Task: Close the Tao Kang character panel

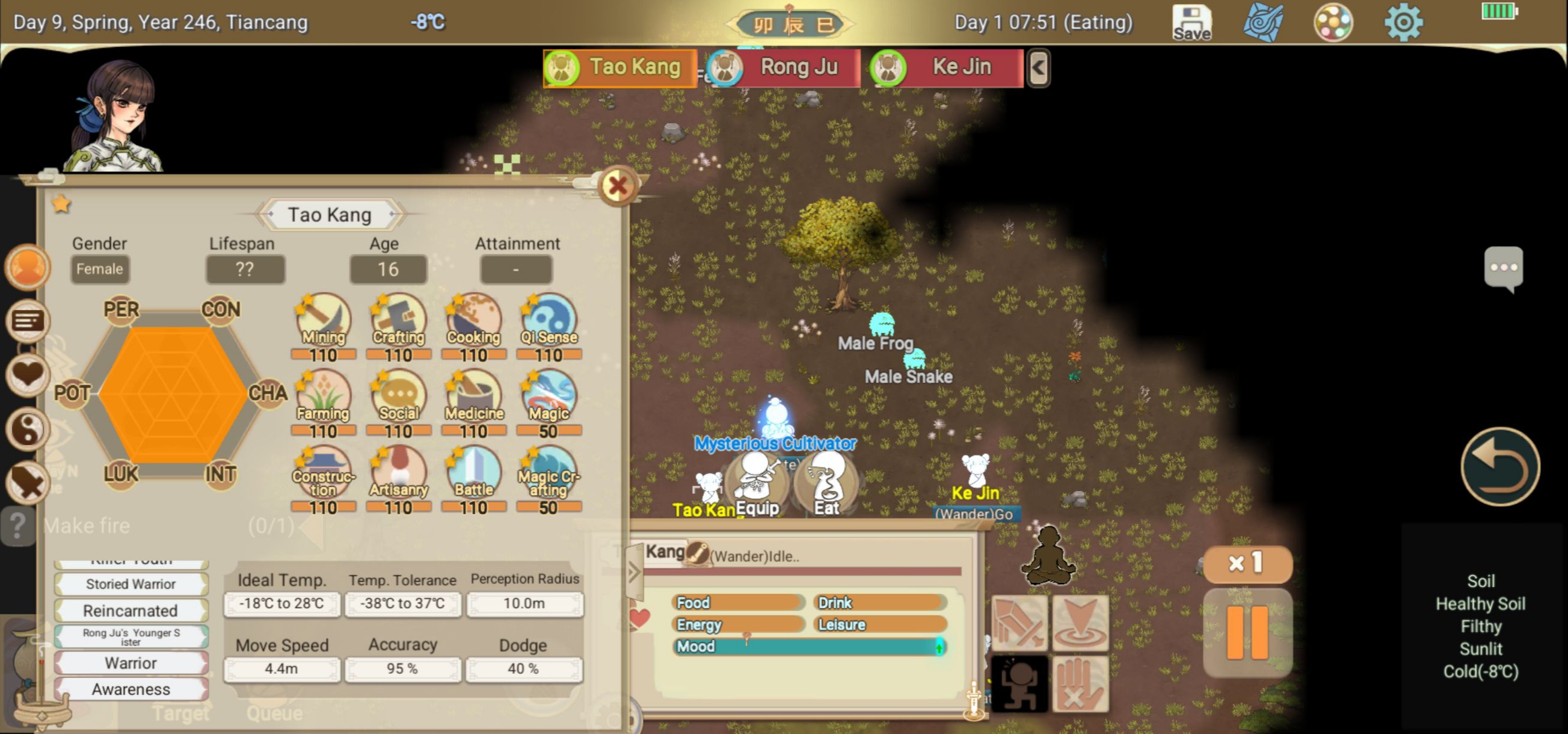Action: pyautogui.click(x=617, y=186)
